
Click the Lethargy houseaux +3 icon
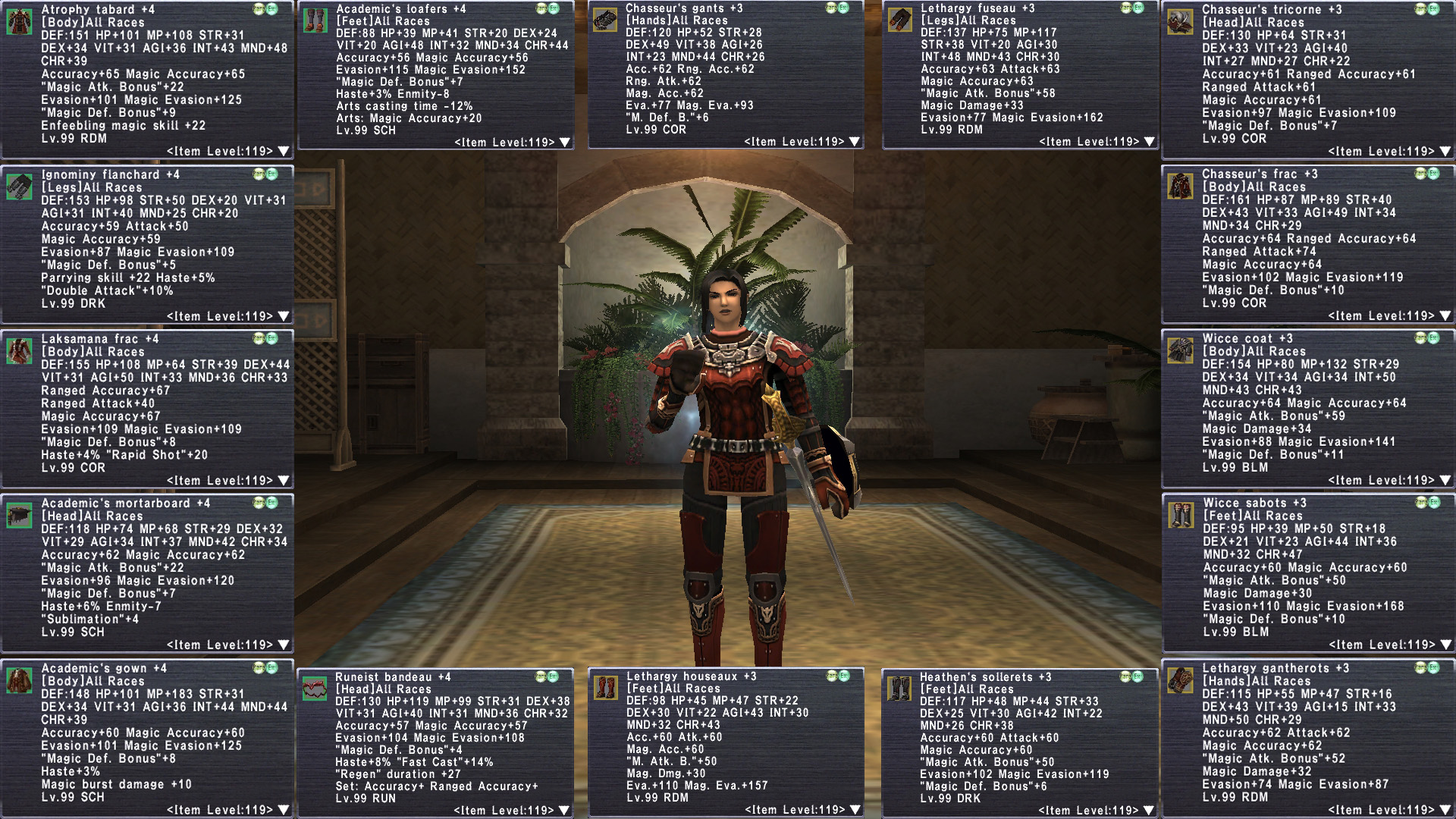point(605,688)
